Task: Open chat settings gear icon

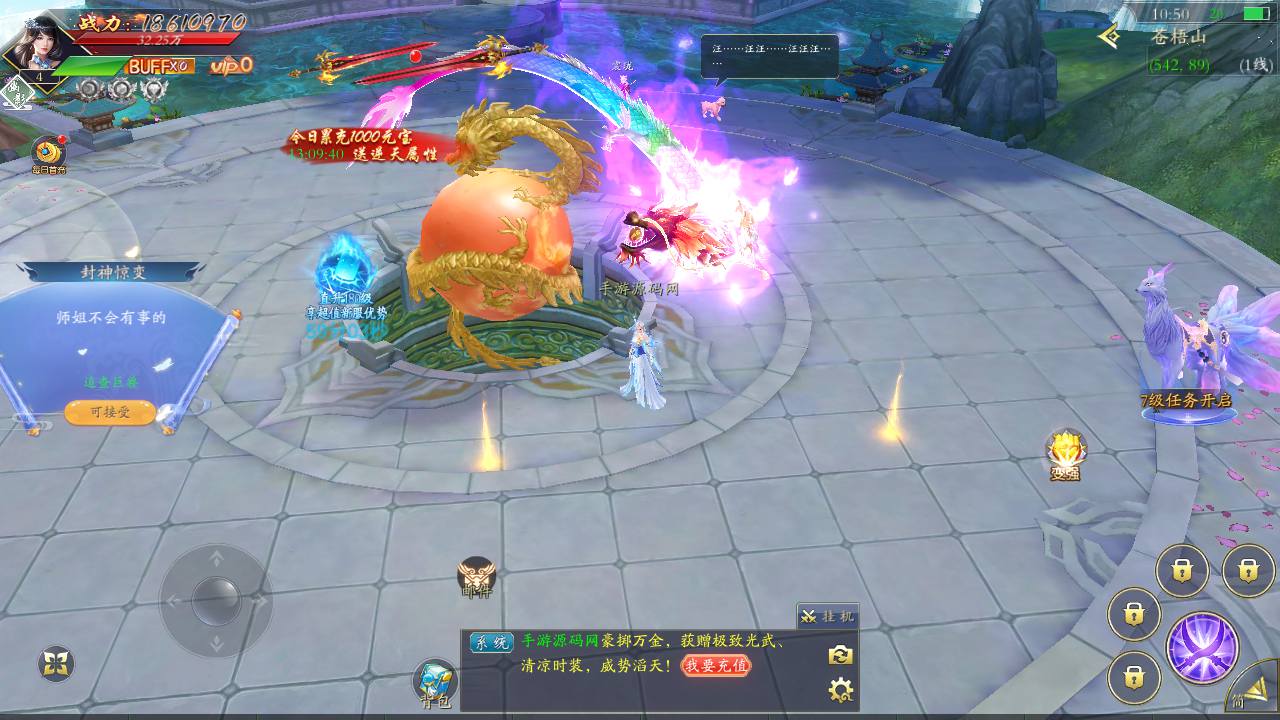Action: [x=840, y=690]
